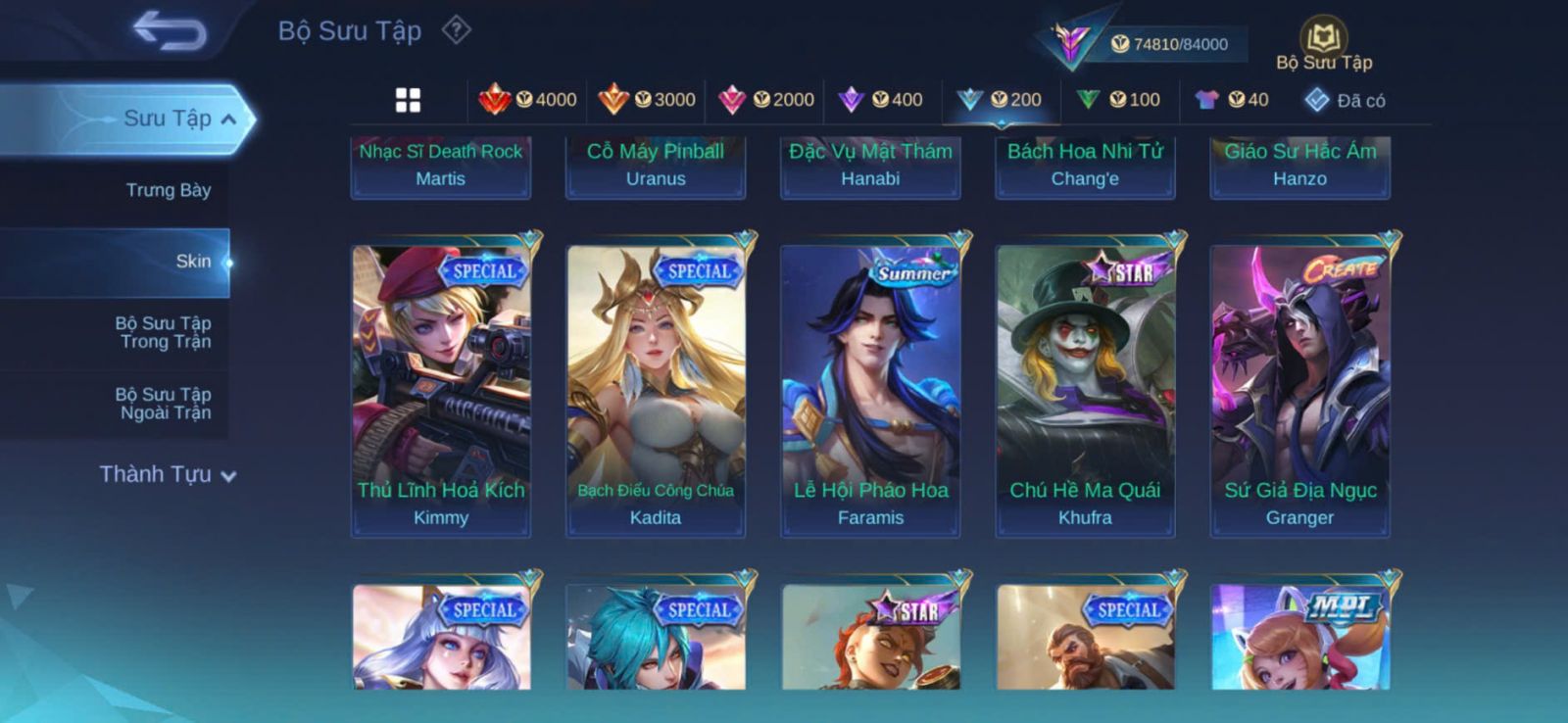
Task: Select the 100 point tier tab
Action: tap(1118, 100)
